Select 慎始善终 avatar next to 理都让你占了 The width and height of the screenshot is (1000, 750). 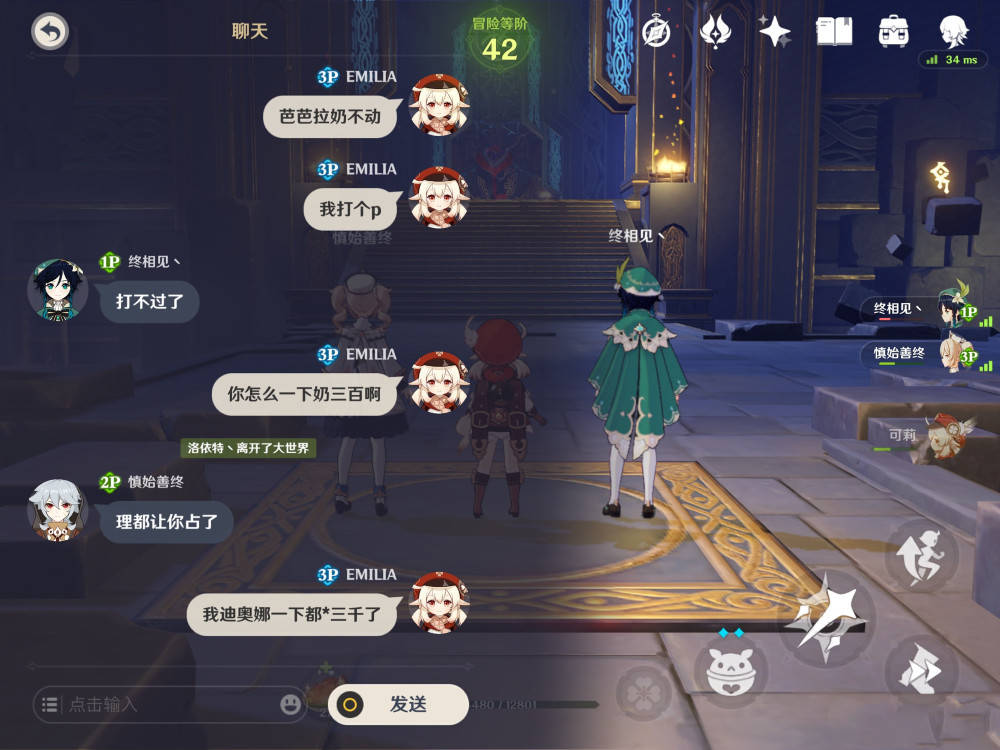point(57,510)
